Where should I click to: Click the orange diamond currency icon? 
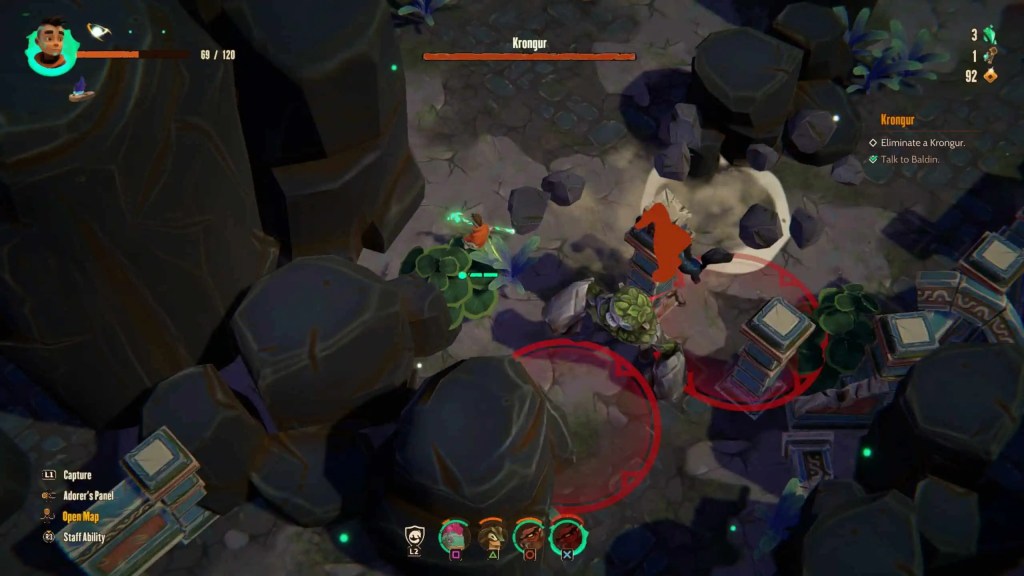(991, 75)
